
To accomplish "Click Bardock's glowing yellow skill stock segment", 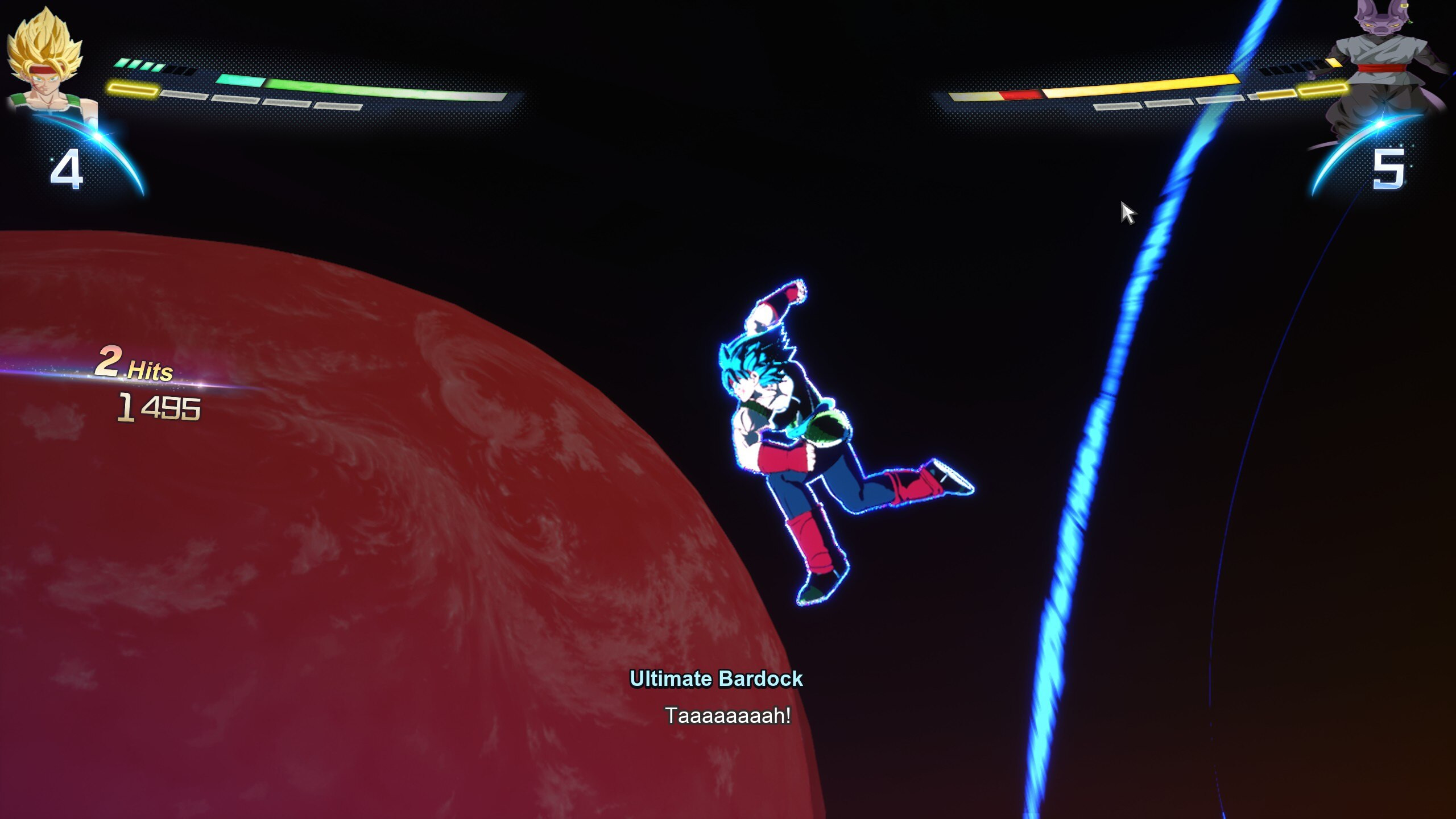I will (x=133, y=89).
